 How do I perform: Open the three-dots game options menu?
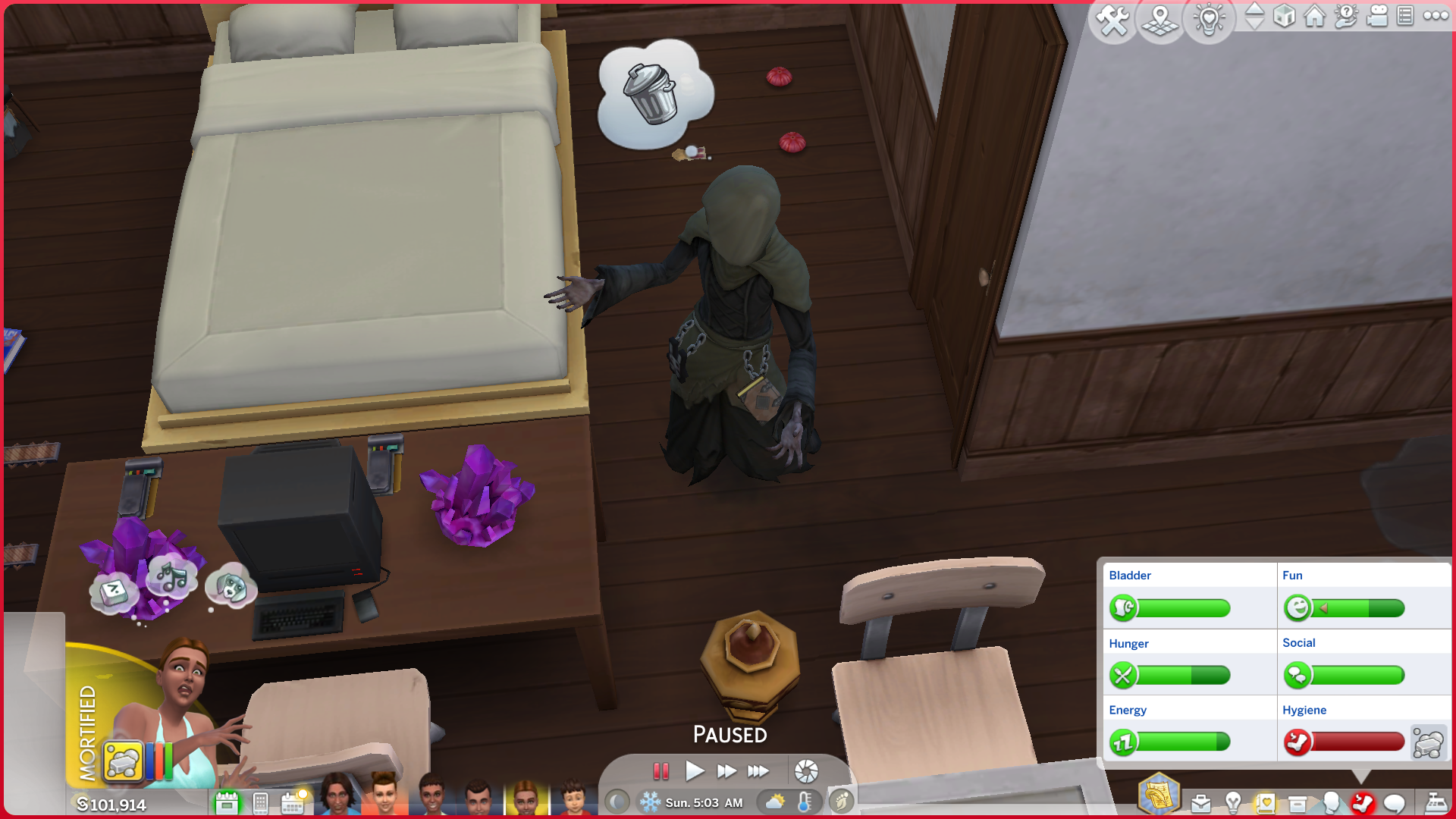tap(1436, 16)
